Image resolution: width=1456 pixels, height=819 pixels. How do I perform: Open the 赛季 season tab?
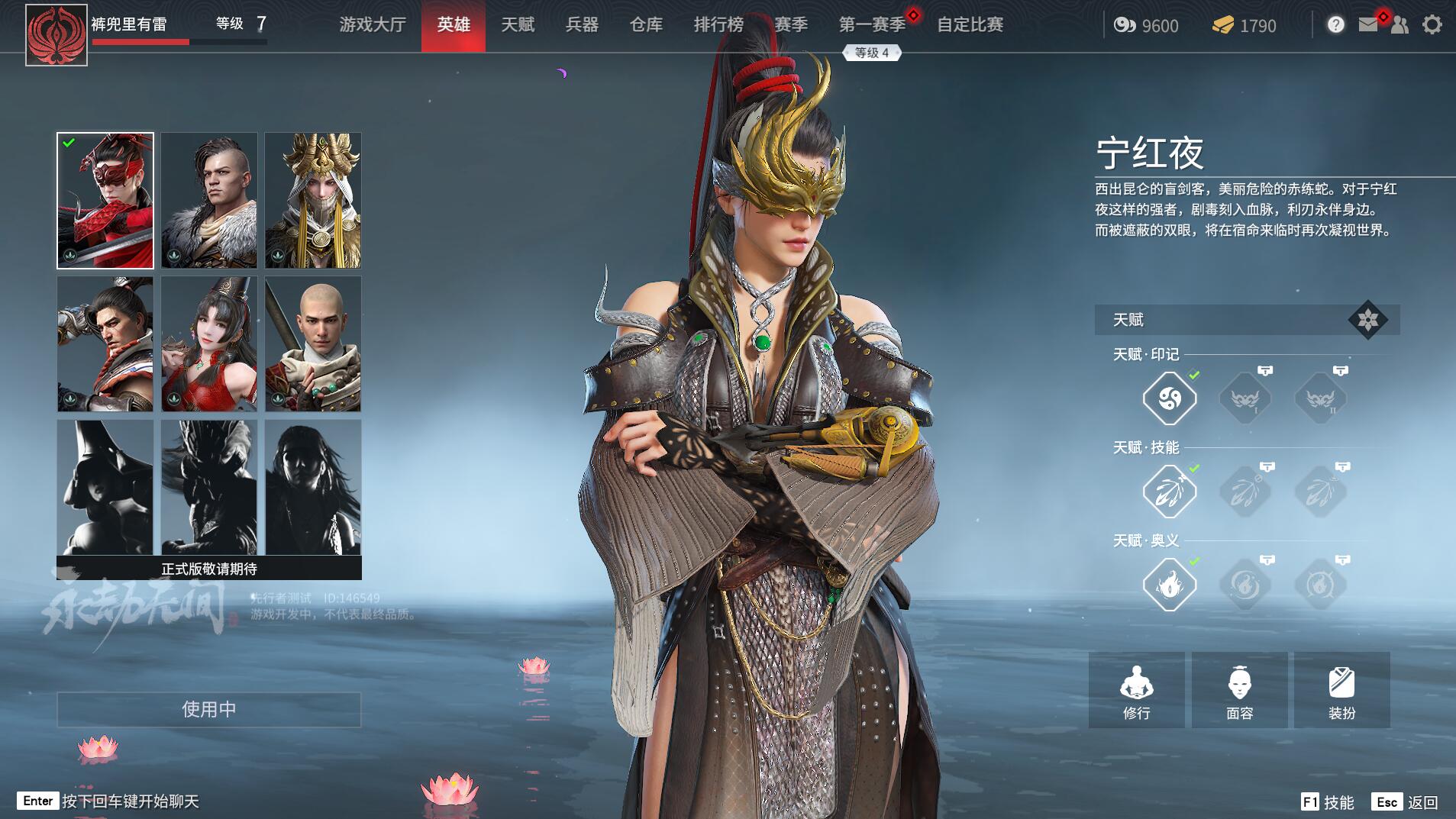(791, 25)
